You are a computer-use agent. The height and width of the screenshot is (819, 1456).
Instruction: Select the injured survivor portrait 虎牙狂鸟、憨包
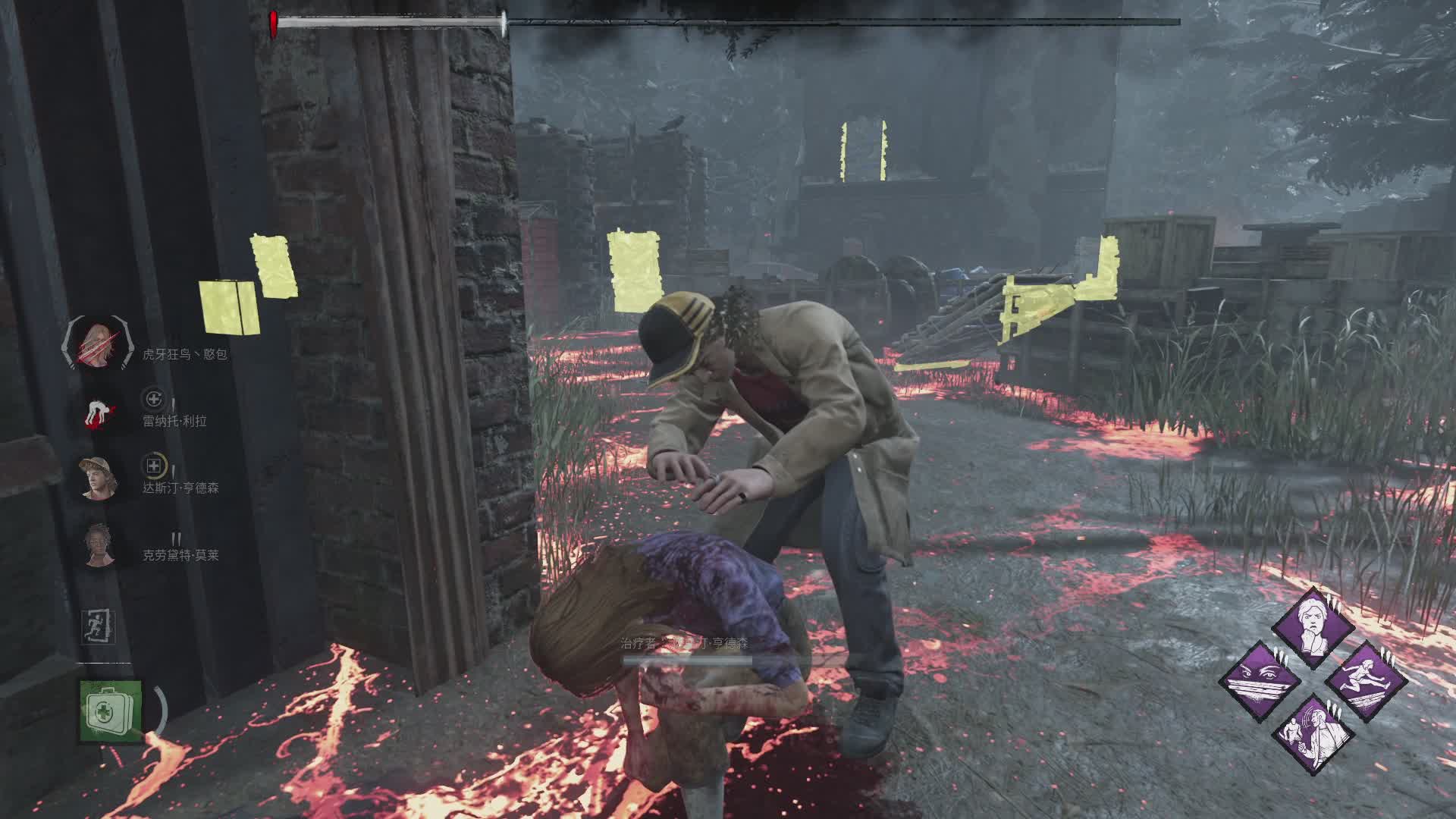(x=96, y=345)
